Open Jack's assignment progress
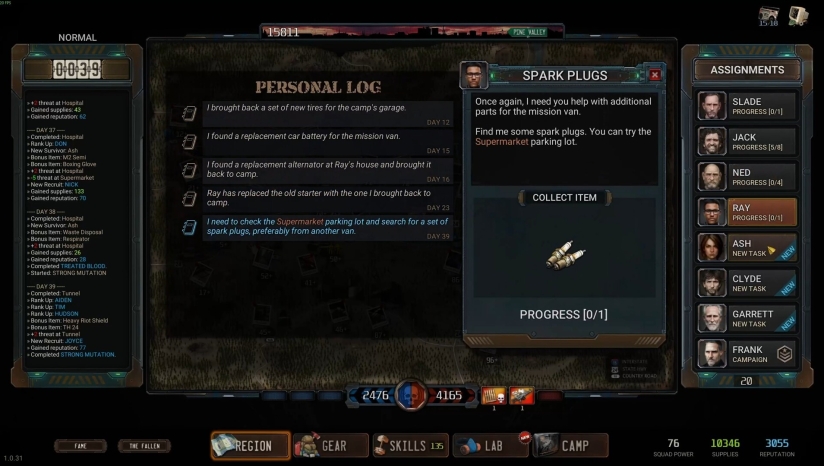824x466 pixels. (747, 141)
